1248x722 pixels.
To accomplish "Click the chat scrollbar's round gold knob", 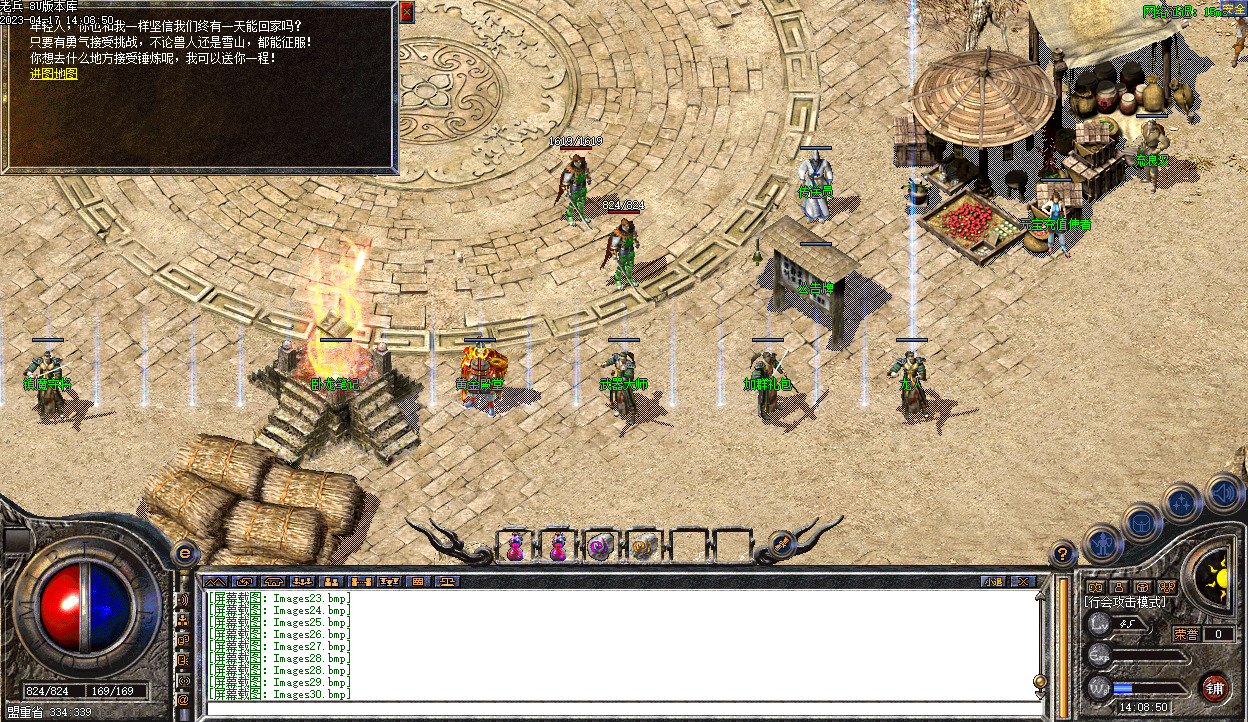I will click(x=1040, y=682).
